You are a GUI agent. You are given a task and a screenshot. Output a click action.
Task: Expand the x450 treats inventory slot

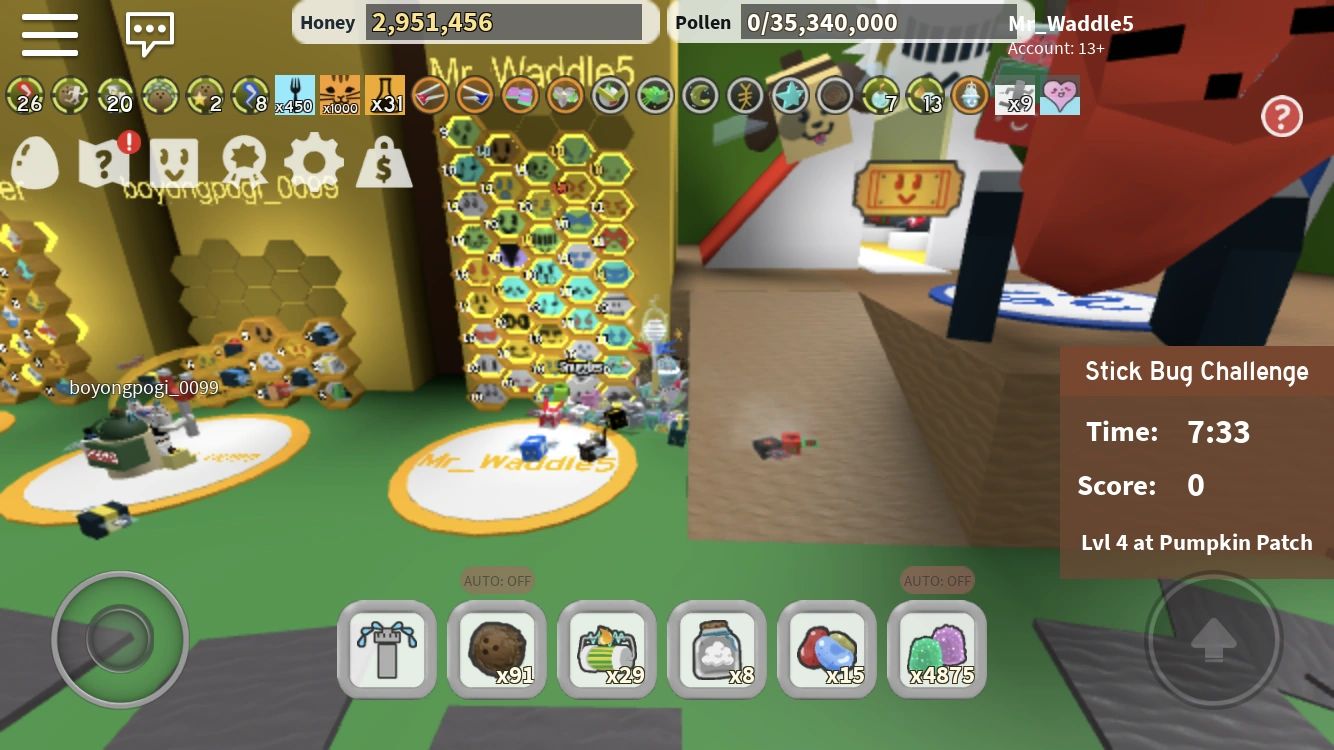coord(294,93)
